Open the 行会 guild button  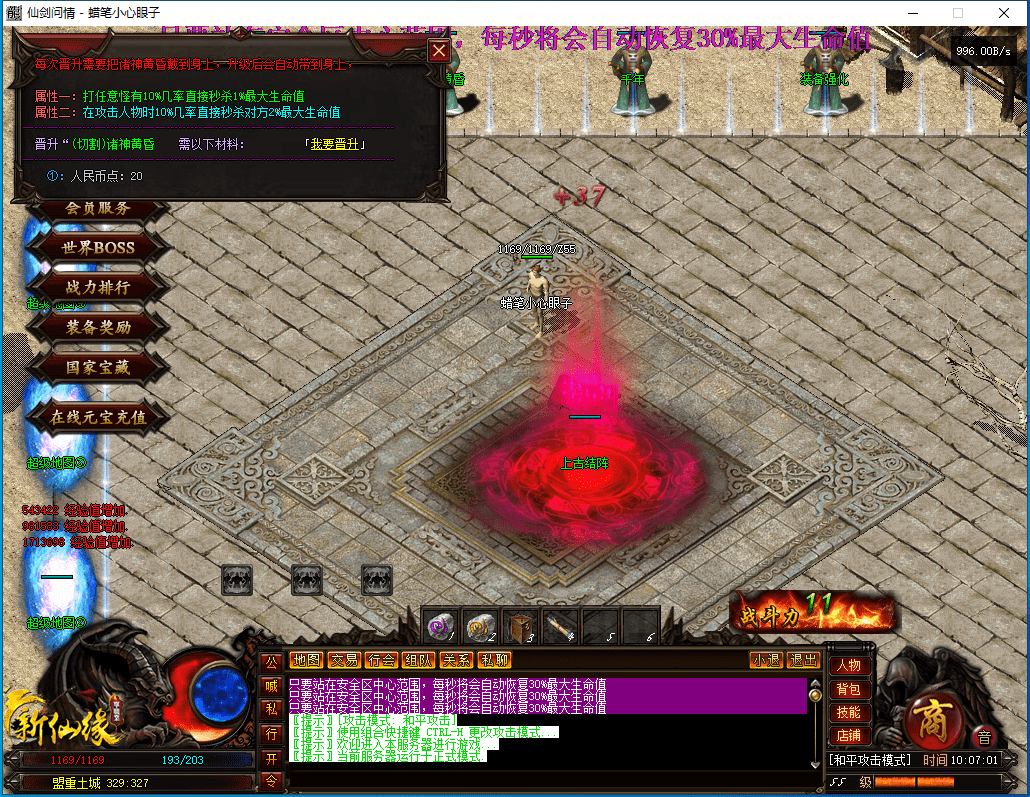tap(381, 660)
